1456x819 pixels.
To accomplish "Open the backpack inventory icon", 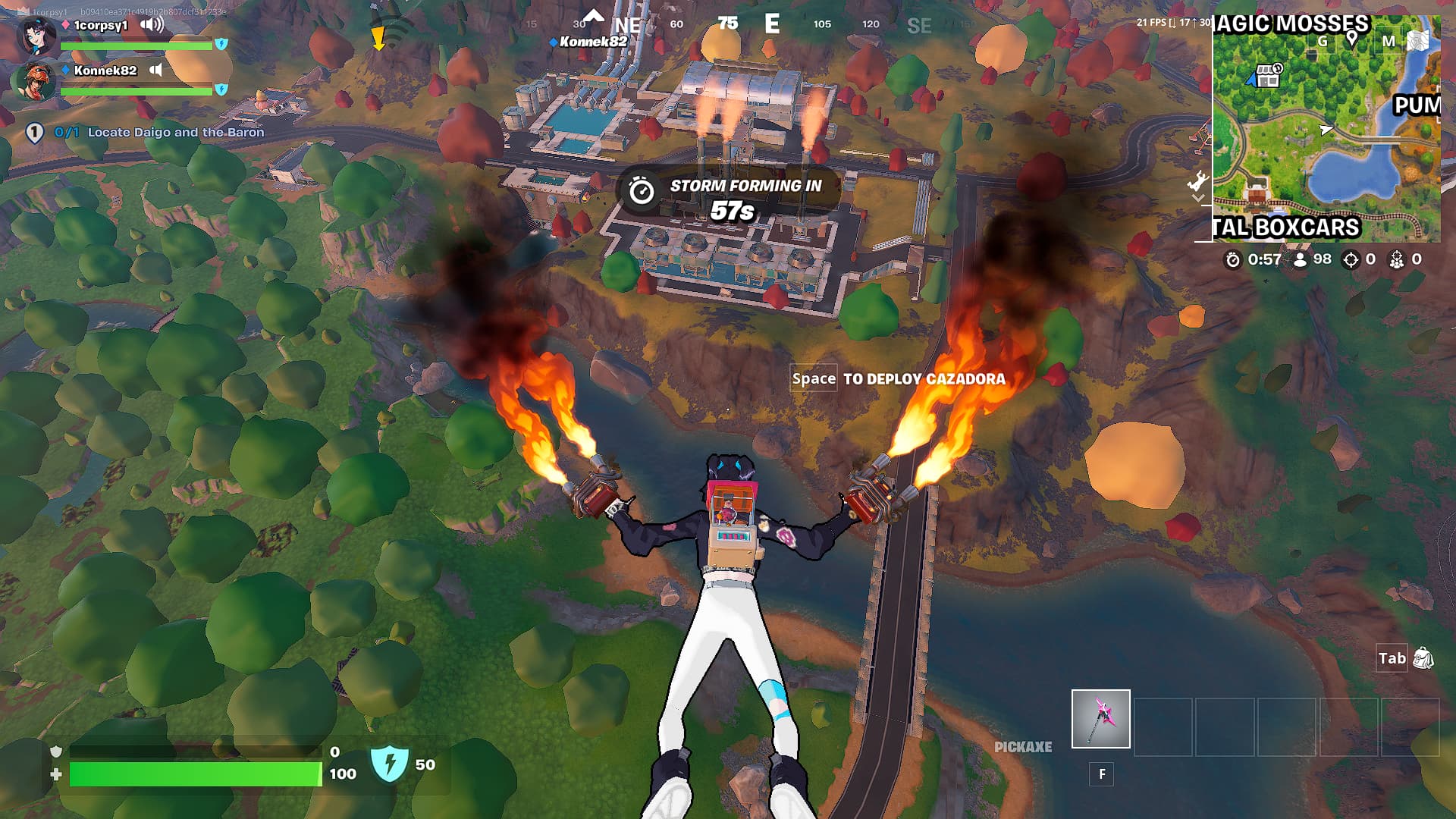I will coord(1423,658).
